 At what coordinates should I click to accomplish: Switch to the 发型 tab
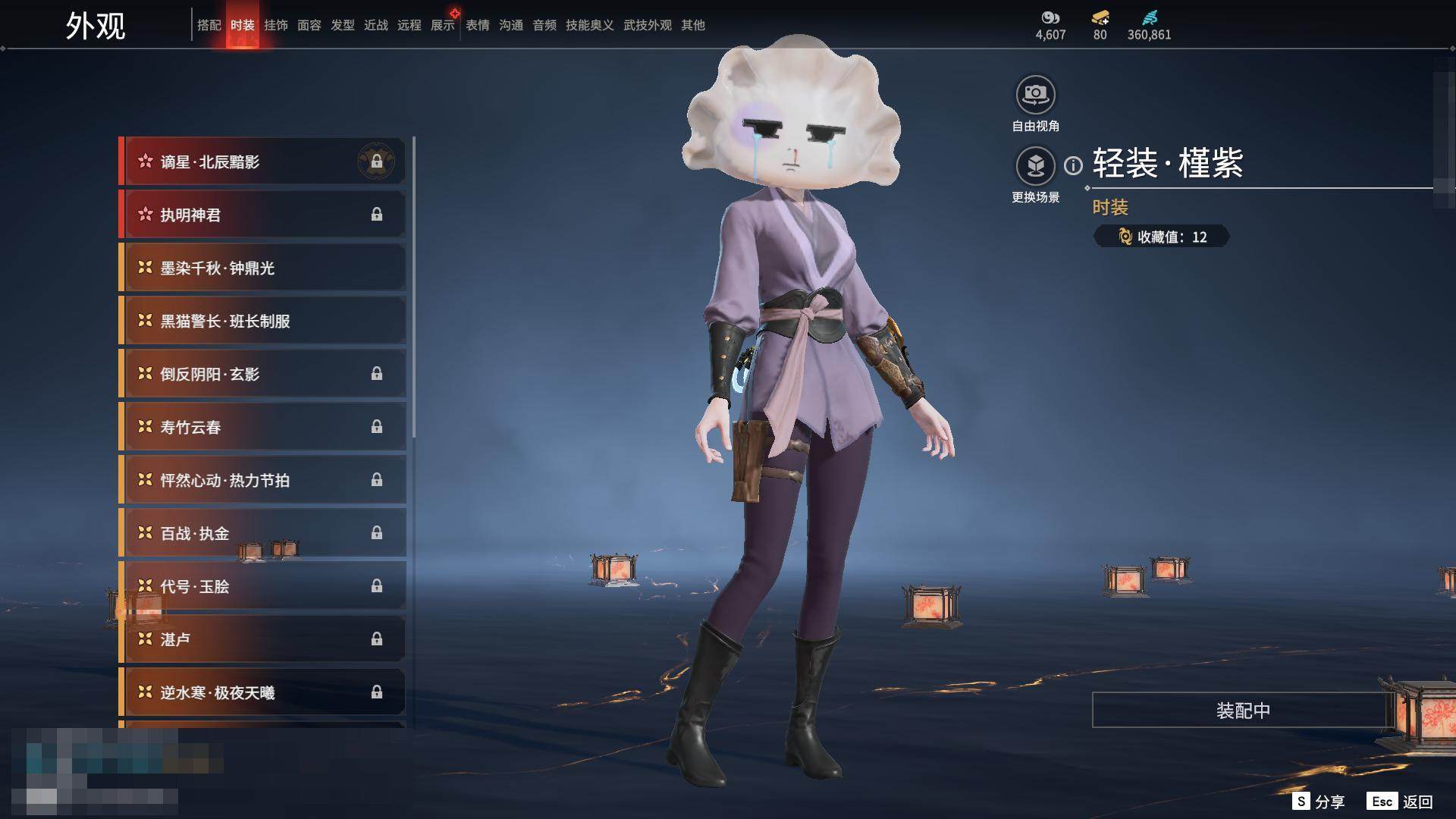tap(342, 25)
